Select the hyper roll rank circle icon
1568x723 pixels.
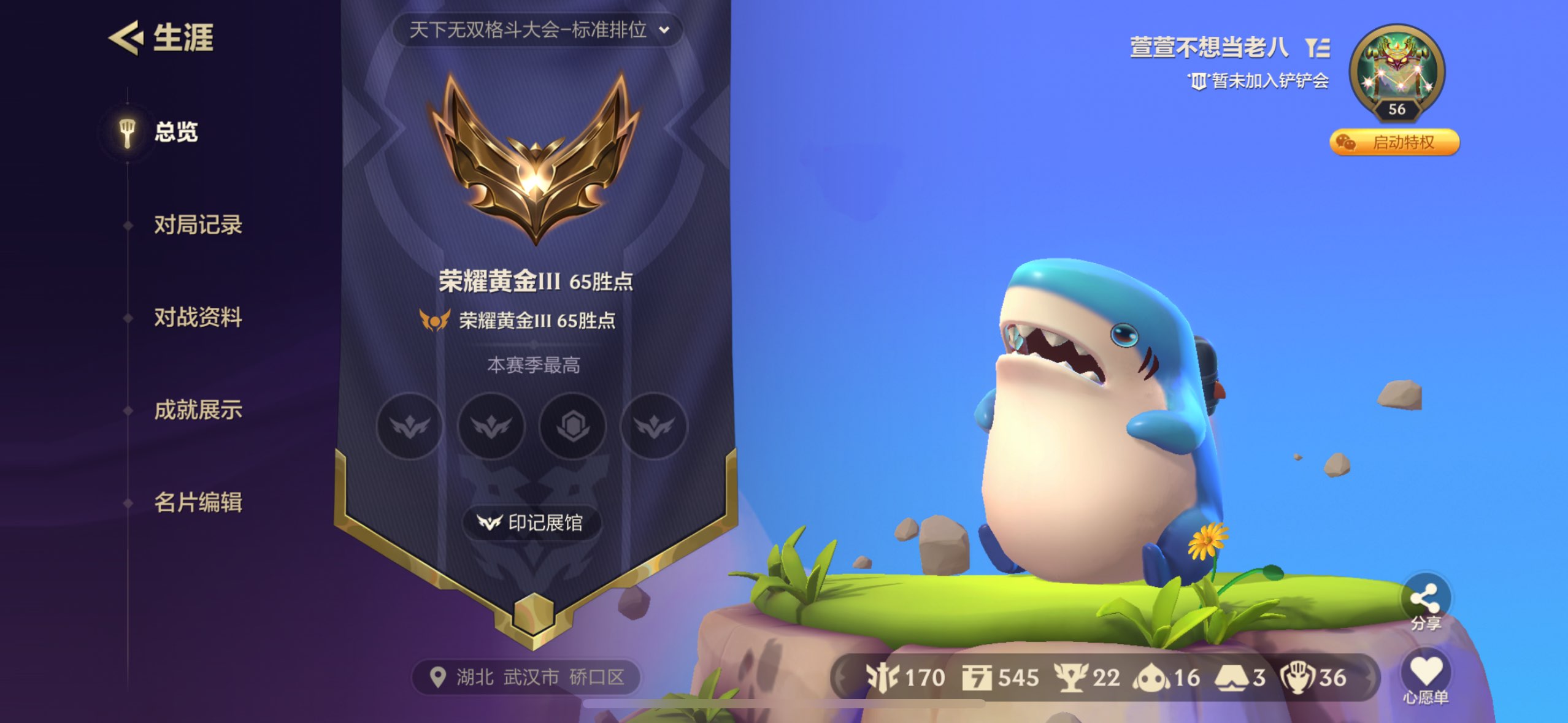pos(574,427)
